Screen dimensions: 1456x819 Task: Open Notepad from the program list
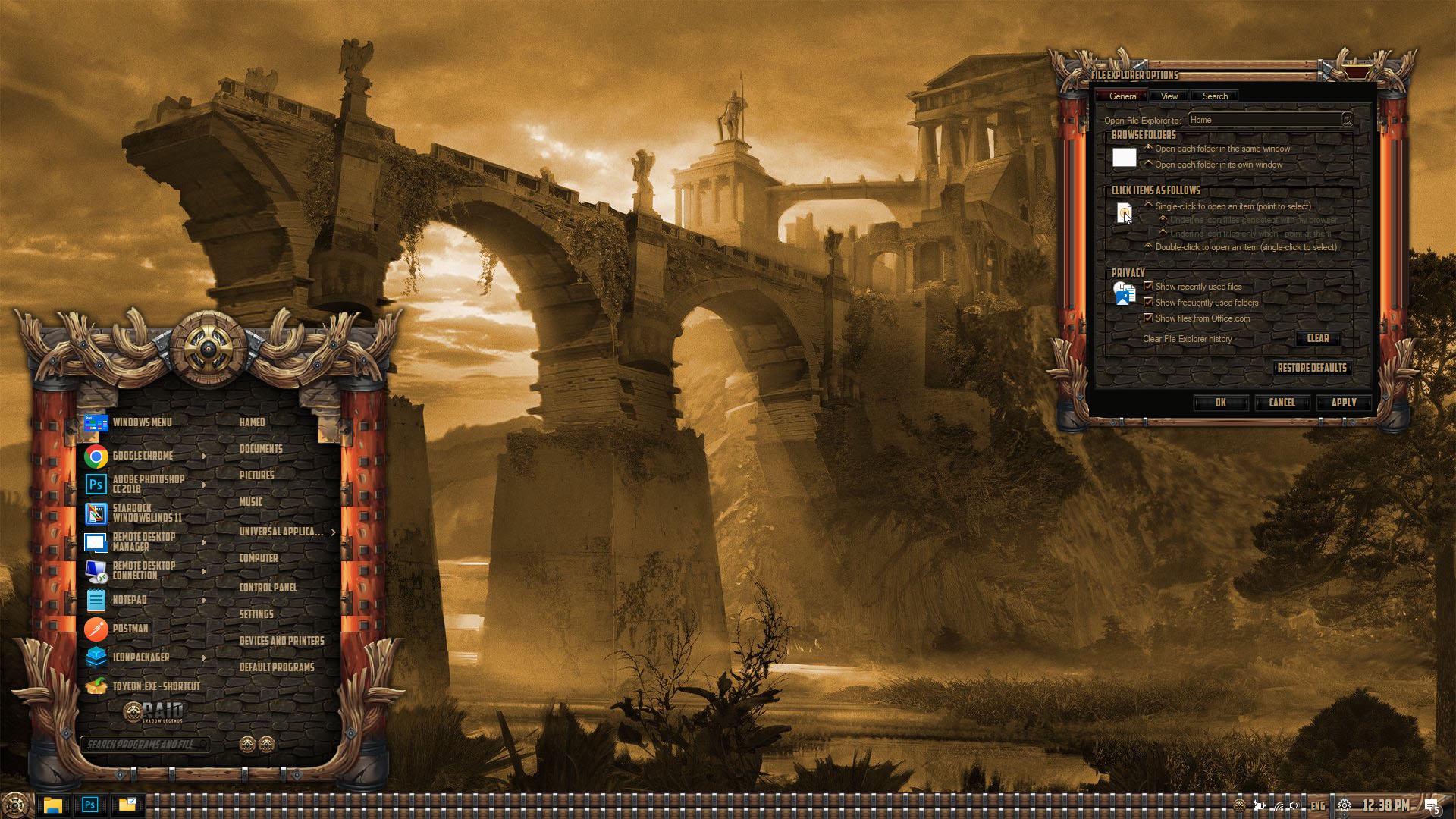130,600
